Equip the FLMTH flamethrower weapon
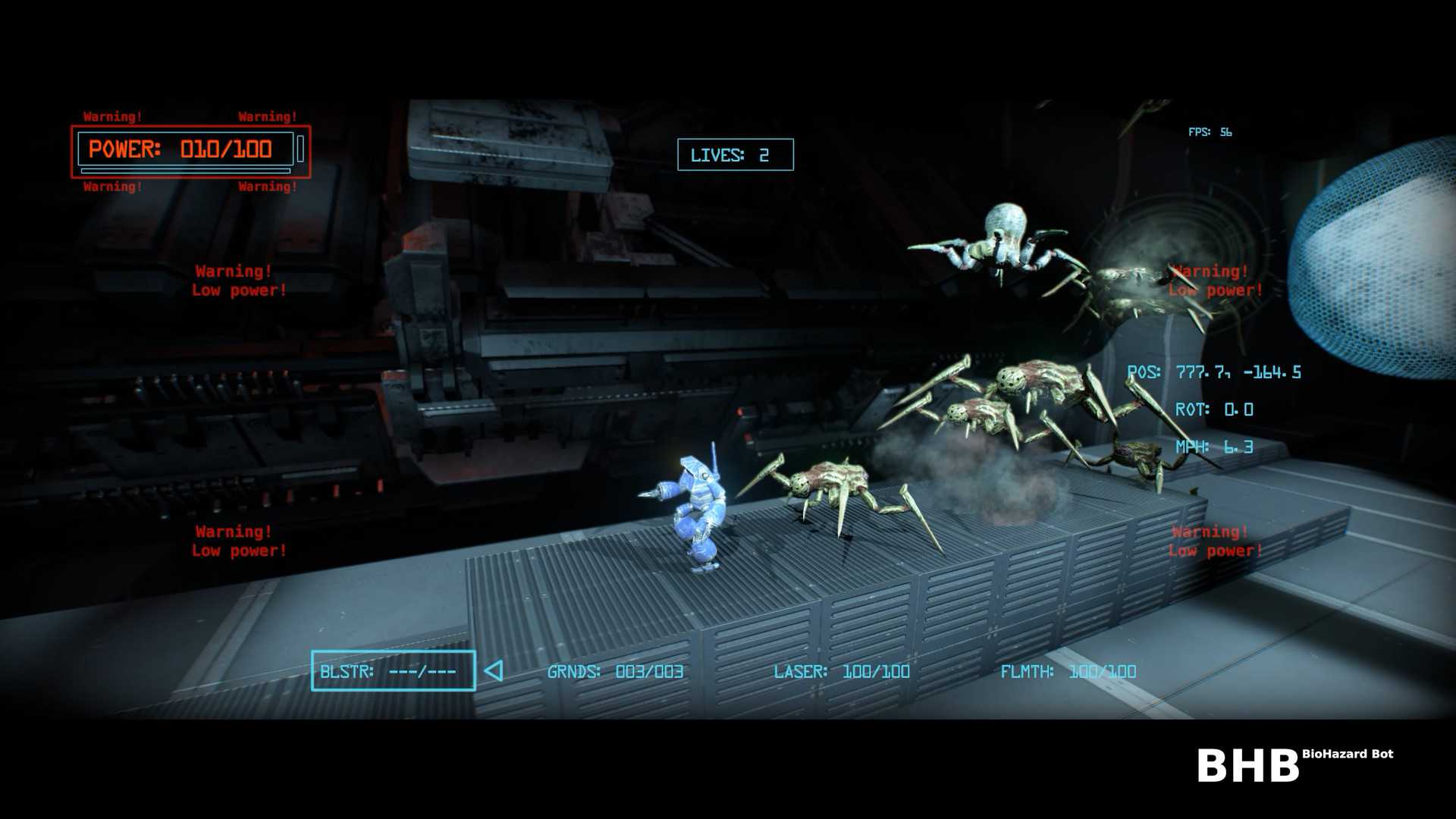1456x819 pixels. pyautogui.click(x=1068, y=672)
